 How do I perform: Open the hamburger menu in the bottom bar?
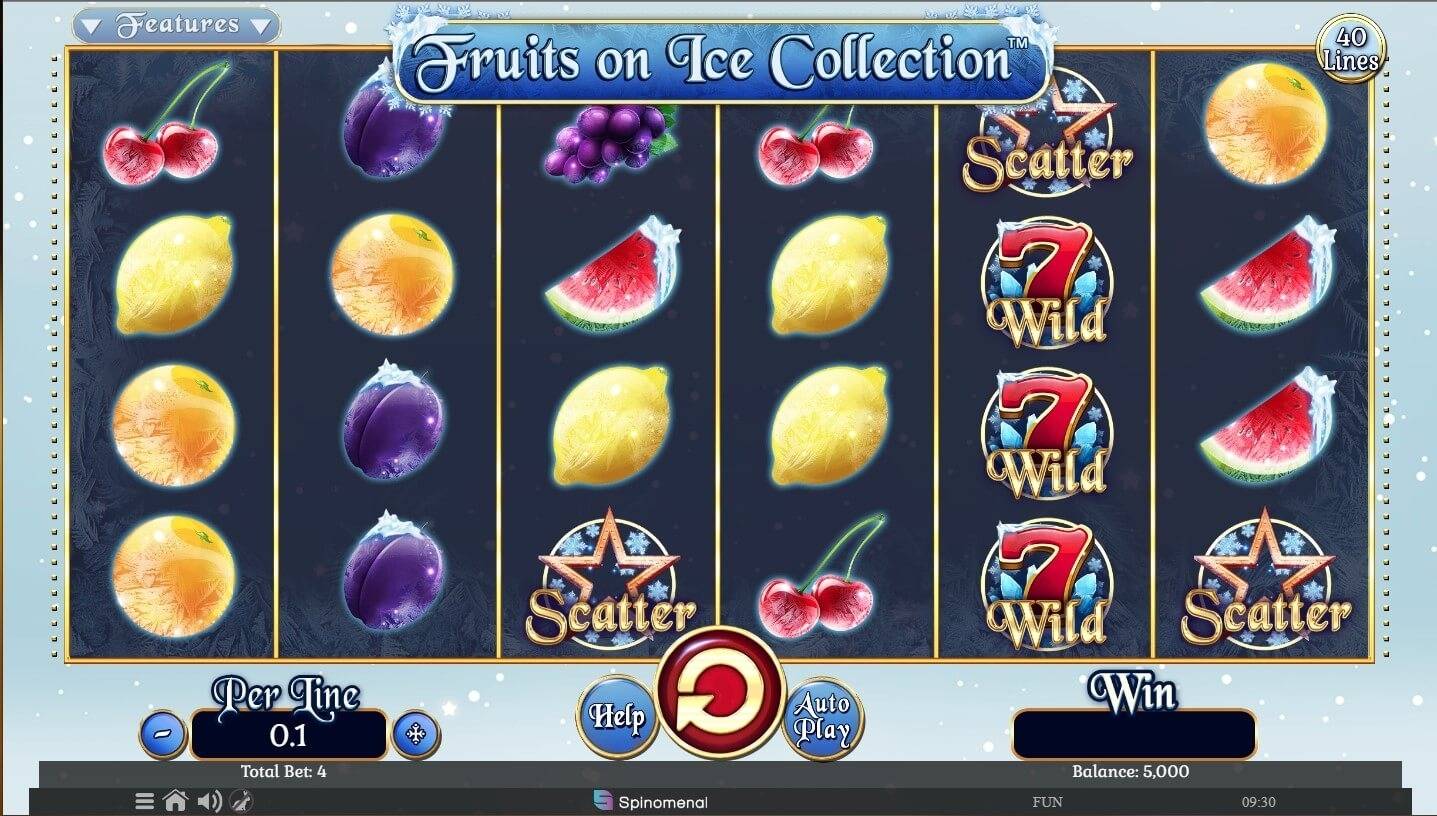[144, 800]
